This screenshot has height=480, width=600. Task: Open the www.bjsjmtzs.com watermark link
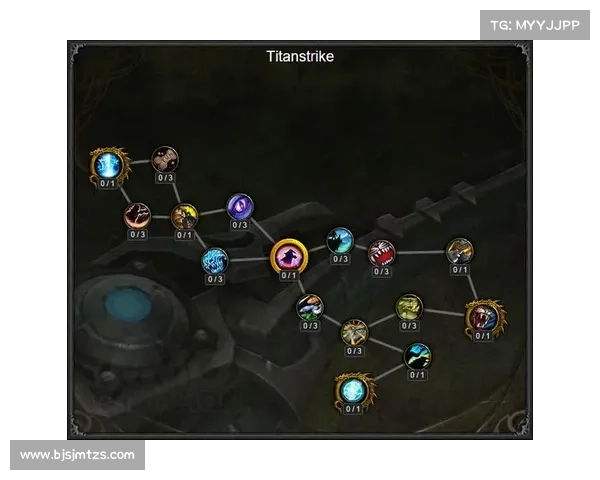(78, 455)
